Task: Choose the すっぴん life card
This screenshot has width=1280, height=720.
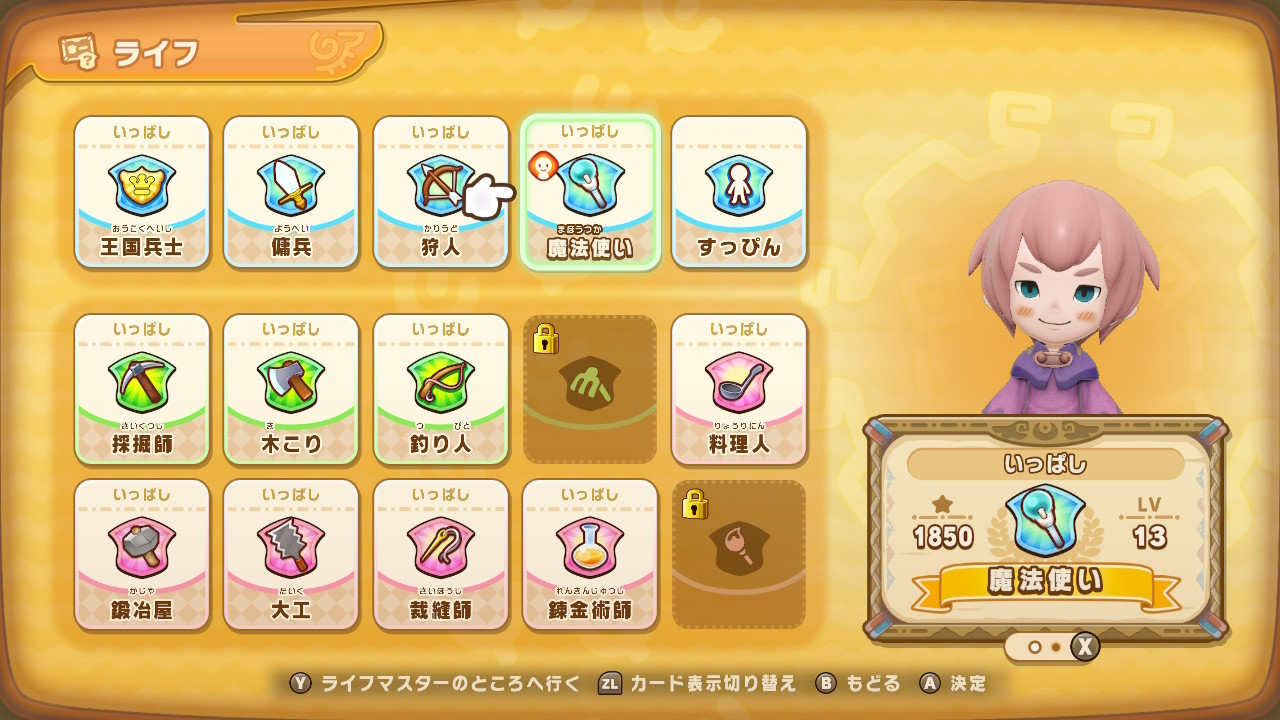Action: 739,192
